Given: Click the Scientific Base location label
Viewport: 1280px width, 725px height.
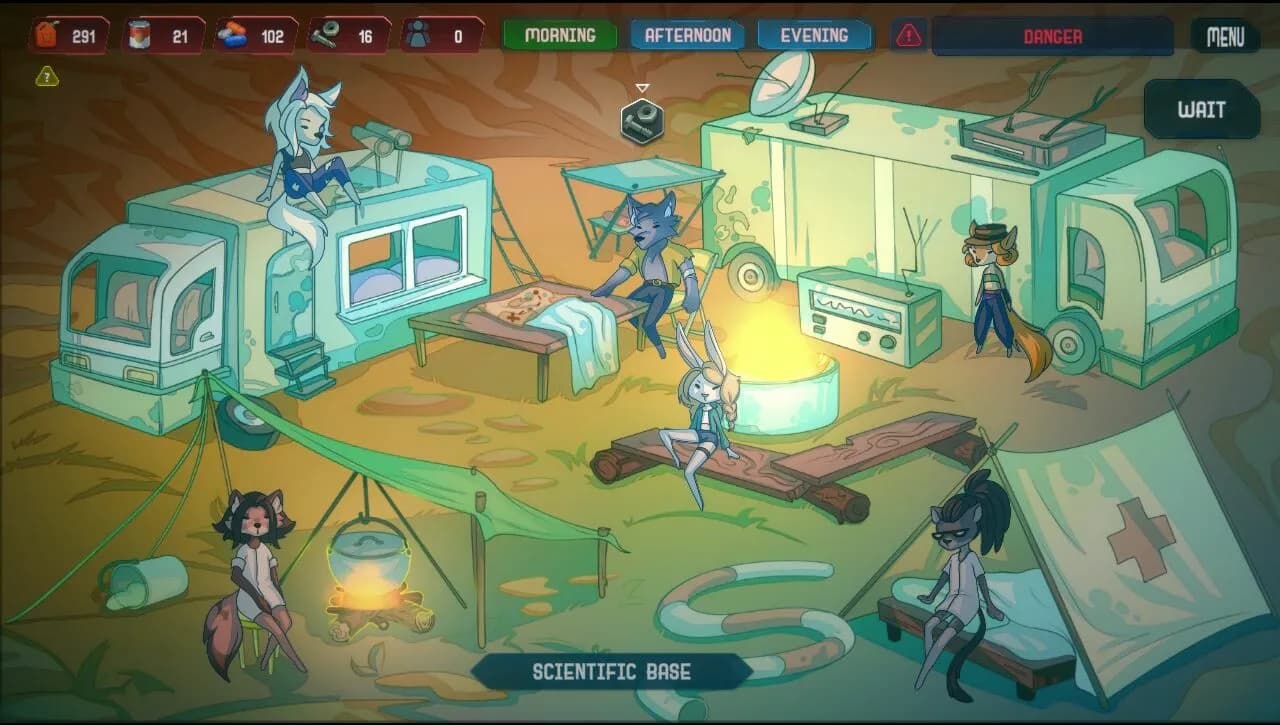Looking at the screenshot, I should (613, 671).
